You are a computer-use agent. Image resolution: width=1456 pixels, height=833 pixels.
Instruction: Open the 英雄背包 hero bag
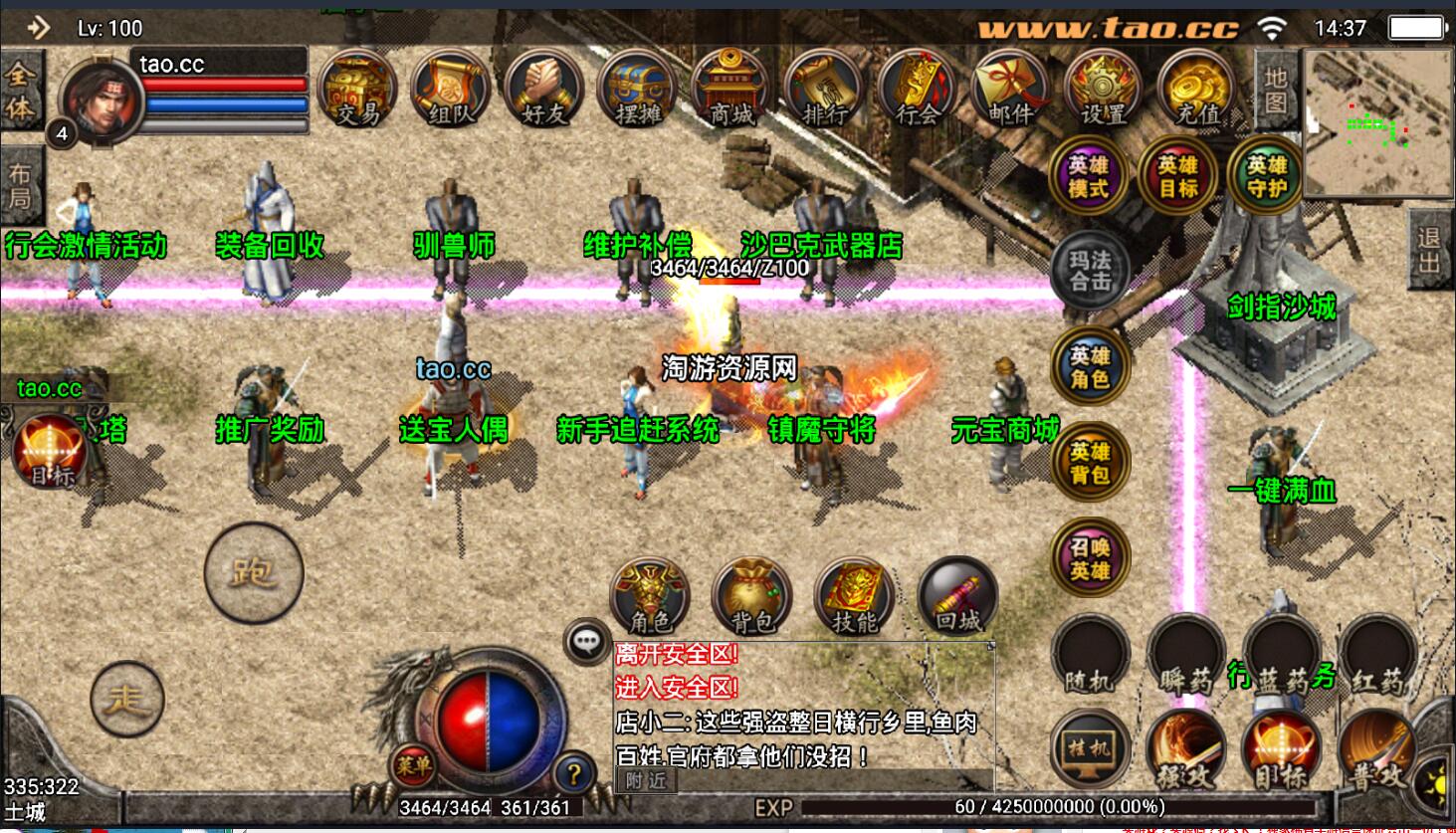pyautogui.click(x=1090, y=464)
